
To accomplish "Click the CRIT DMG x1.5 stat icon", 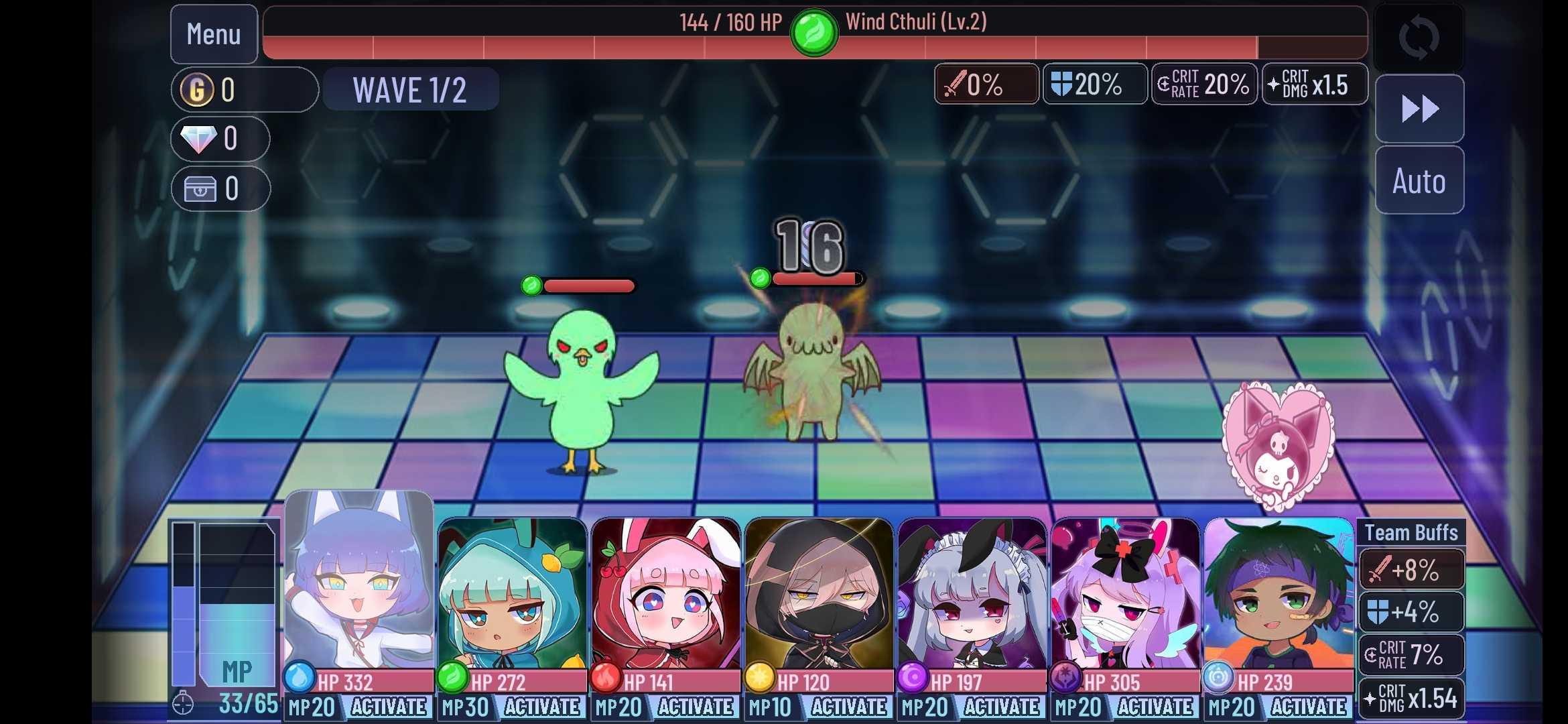I will 1313,84.
